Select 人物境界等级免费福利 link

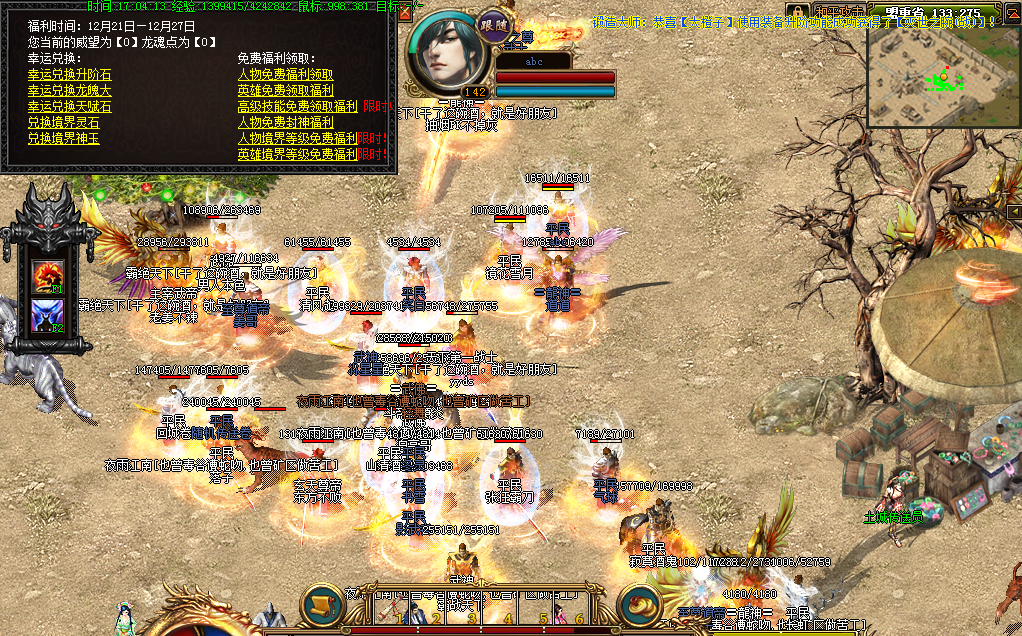click(297, 138)
